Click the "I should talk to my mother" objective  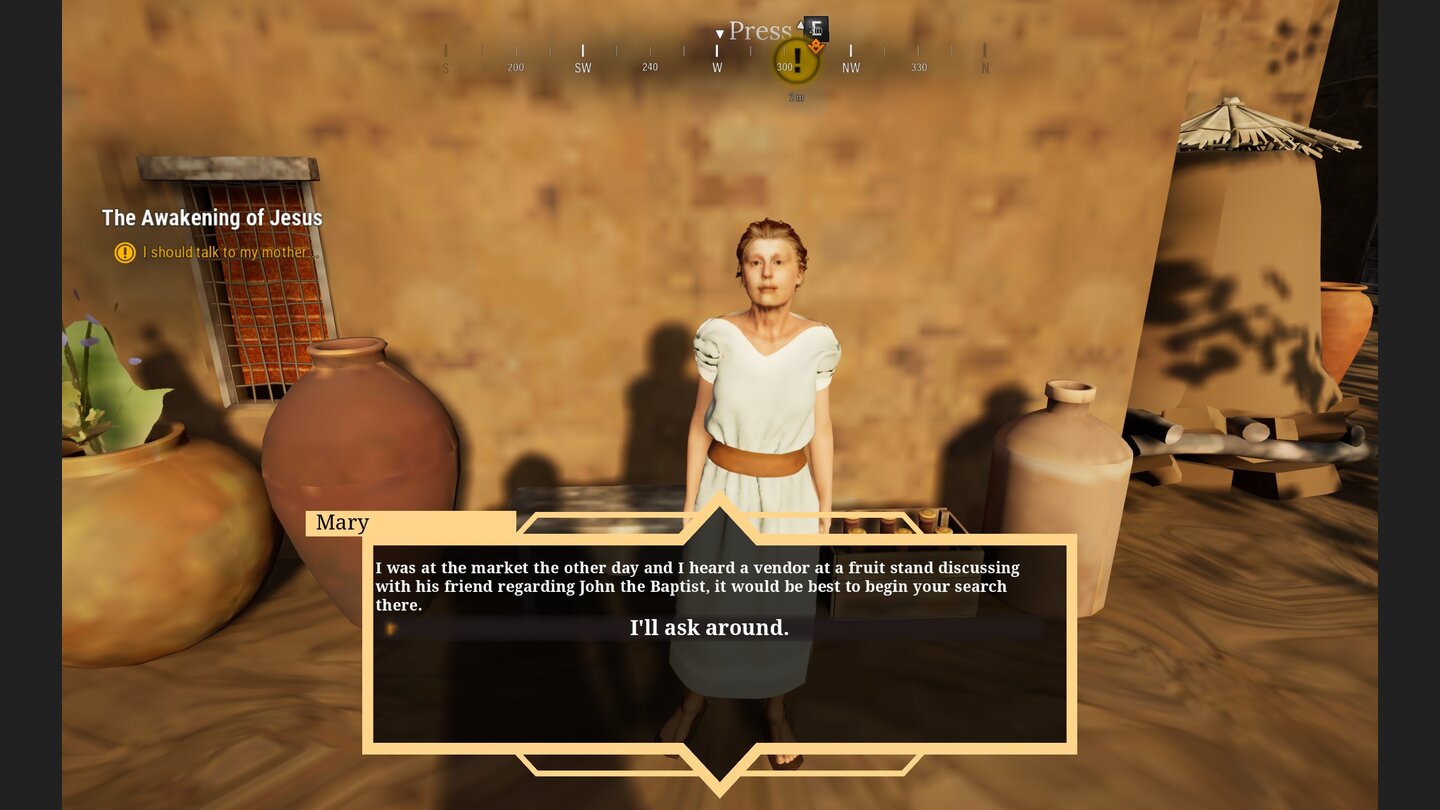click(x=226, y=252)
